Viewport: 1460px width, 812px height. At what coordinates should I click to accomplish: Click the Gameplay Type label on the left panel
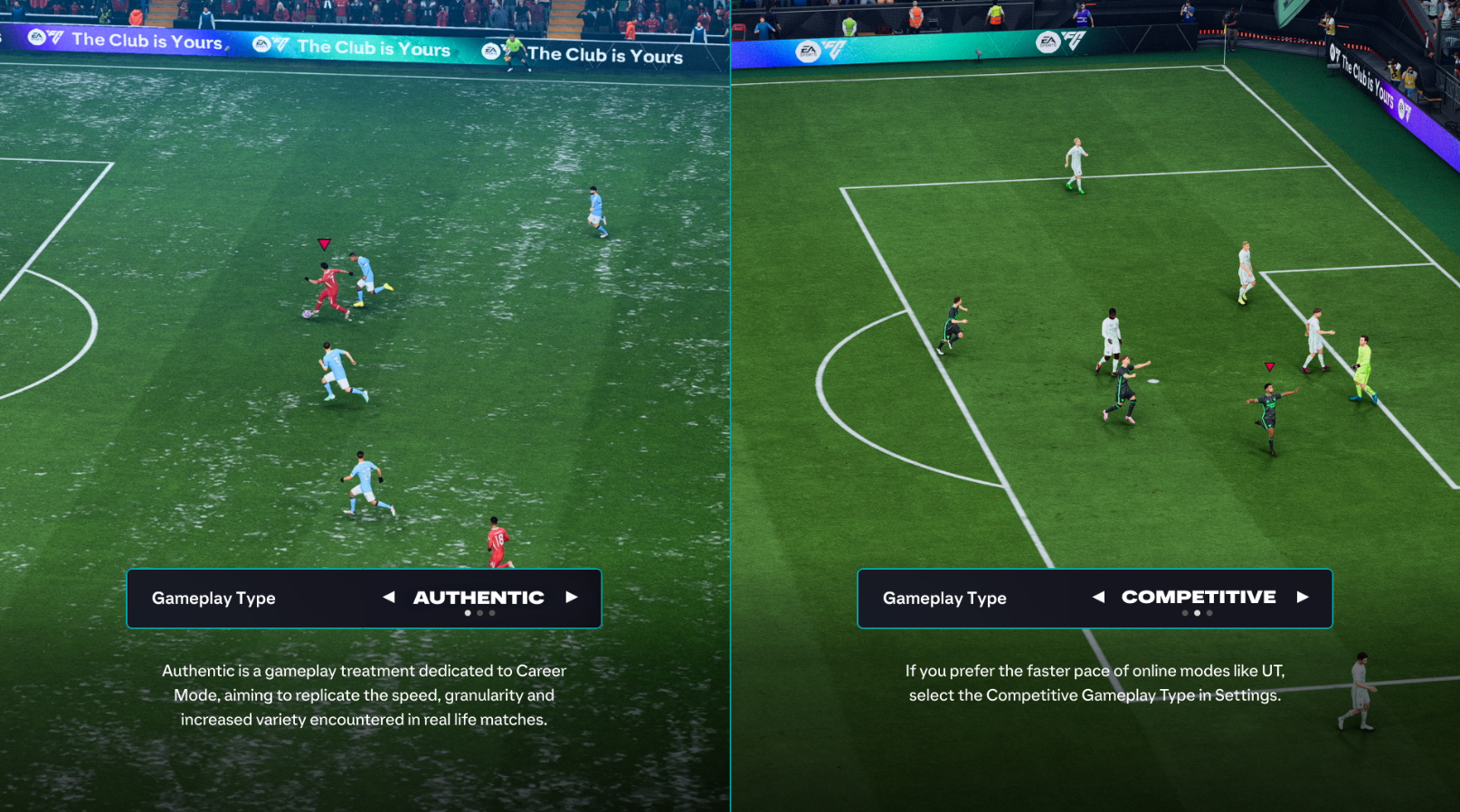(x=213, y=598)
